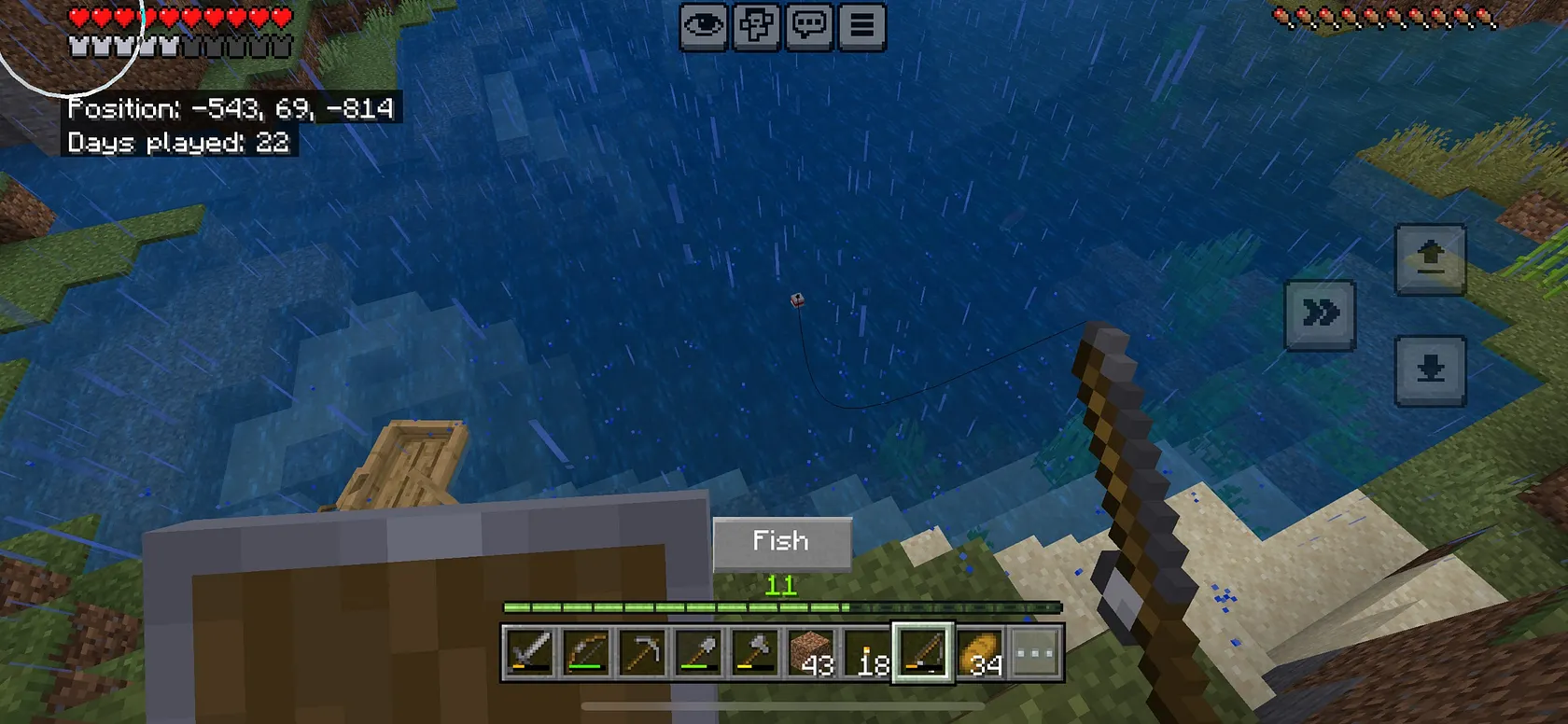1568x724 pixels.
Task: Open the emote menu button
Action: tap(756, 26)
